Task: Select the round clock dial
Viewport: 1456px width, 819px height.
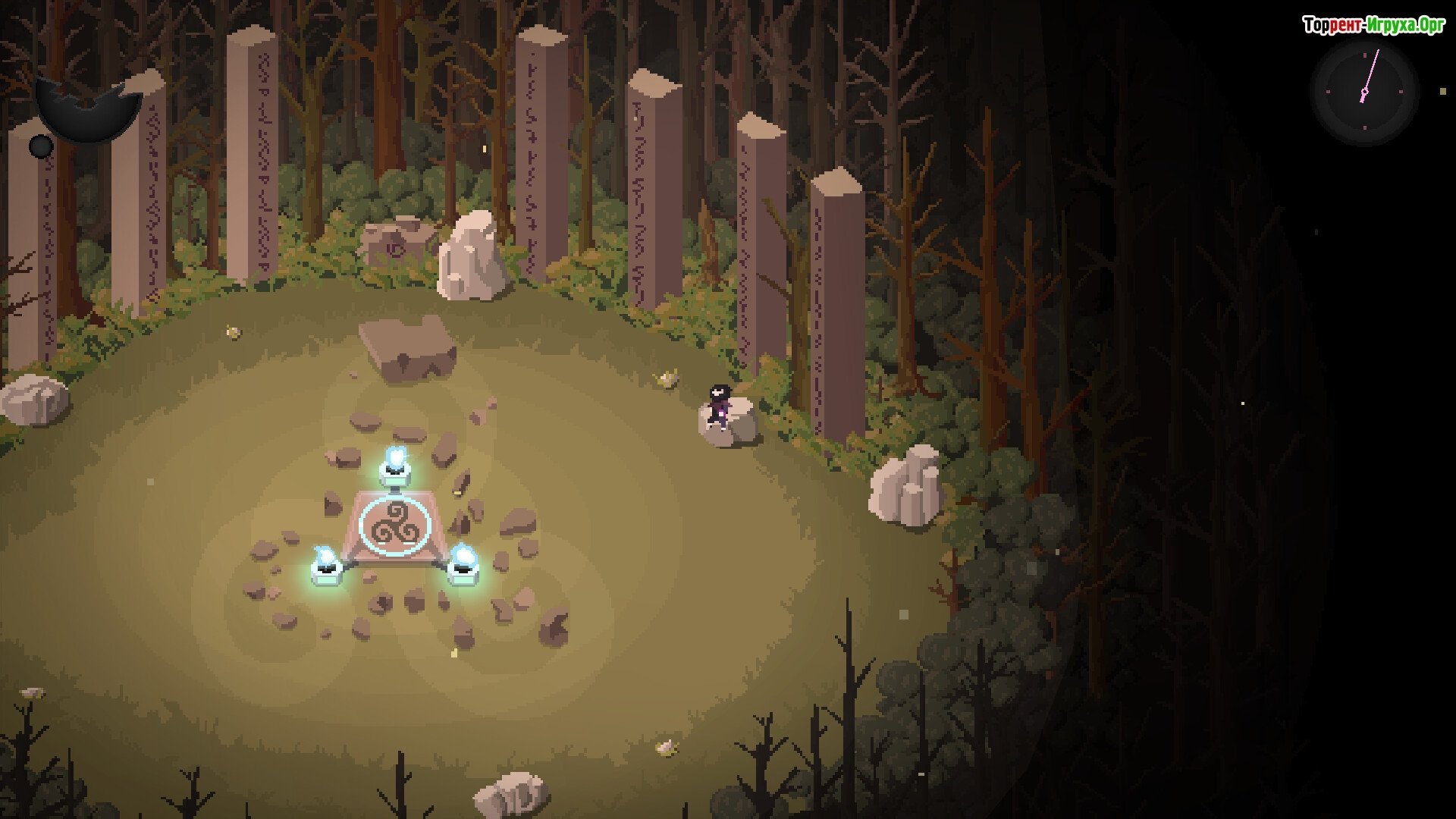Action: coord(1364,93)
